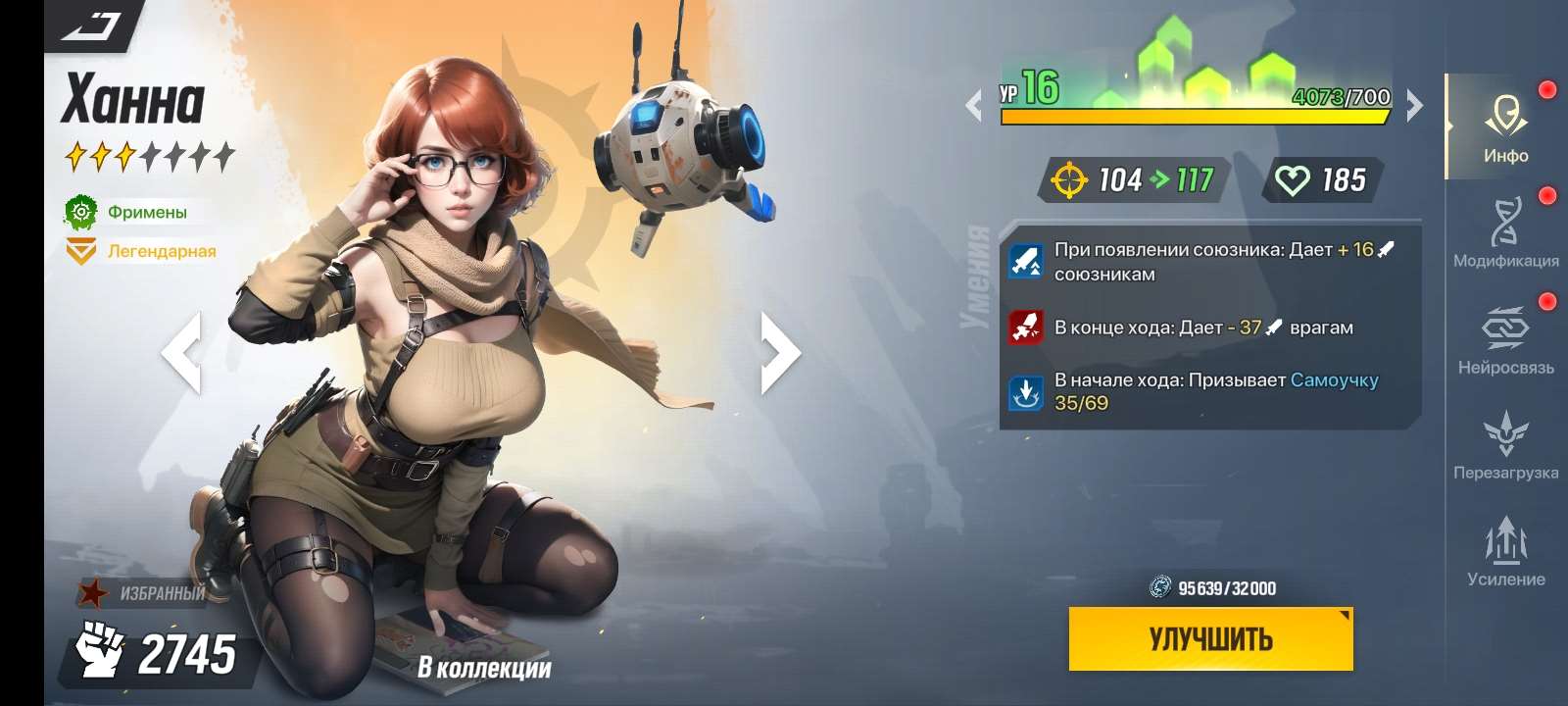
Task: Click the Легендарная rarity emblem
Action: point(81,250)
